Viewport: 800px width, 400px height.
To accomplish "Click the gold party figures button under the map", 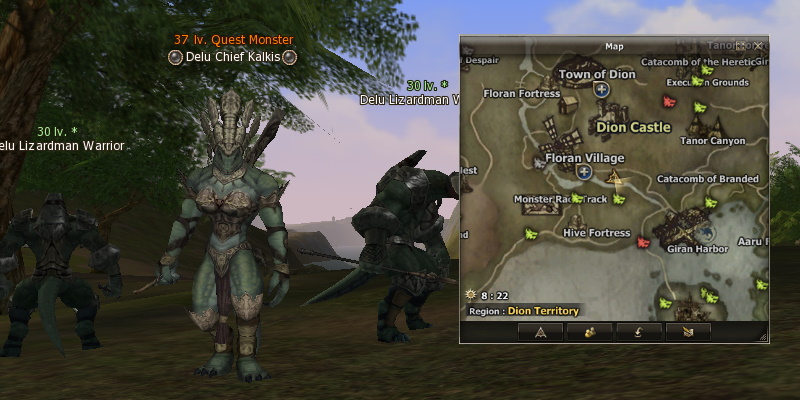I will (x=589, y=331).
